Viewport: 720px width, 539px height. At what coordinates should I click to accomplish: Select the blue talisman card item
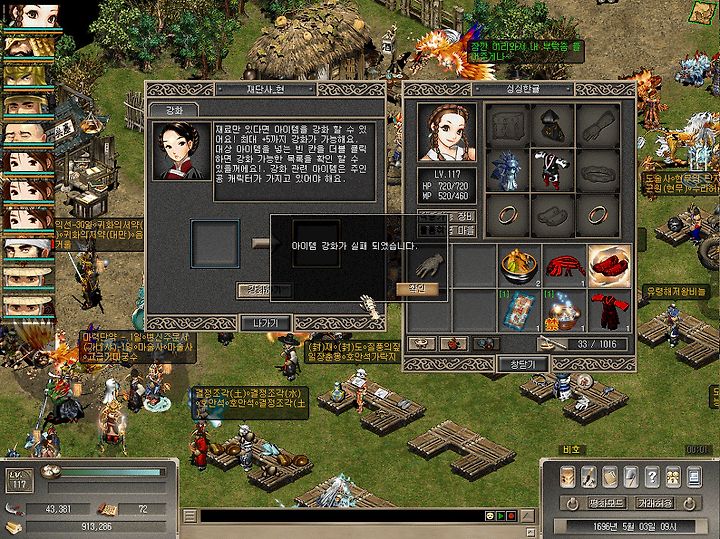tap(518, 310)
